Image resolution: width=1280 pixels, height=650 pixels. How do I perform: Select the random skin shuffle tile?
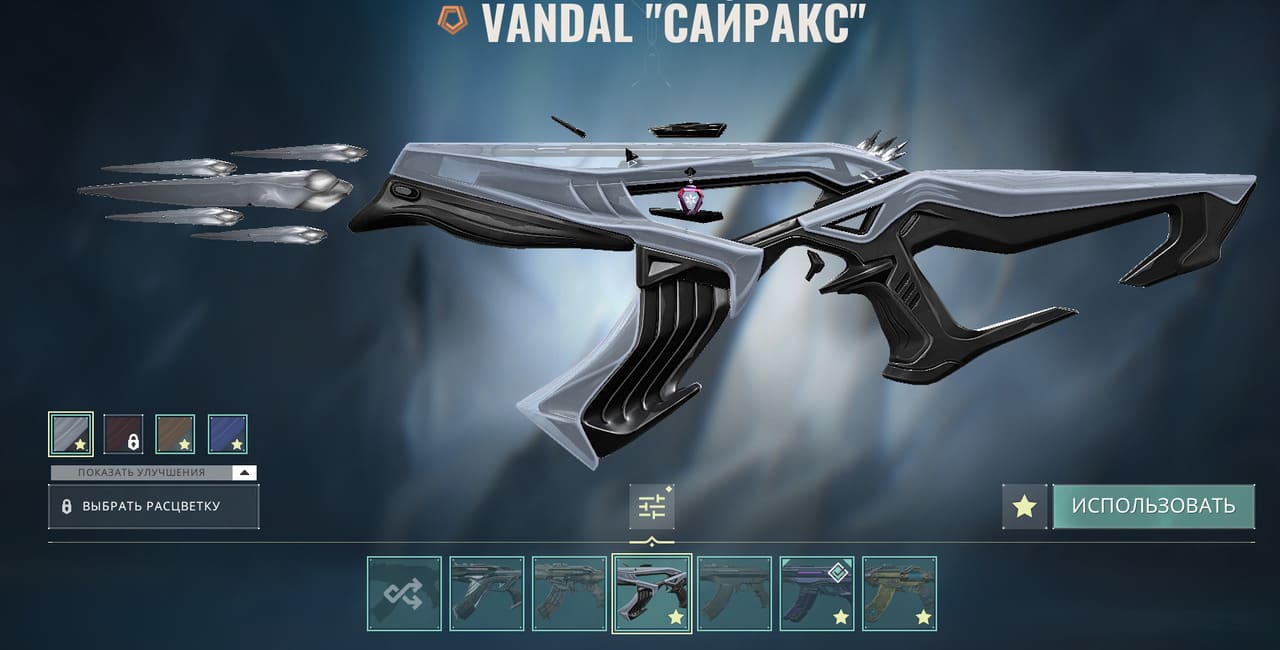tap(404, 594)
